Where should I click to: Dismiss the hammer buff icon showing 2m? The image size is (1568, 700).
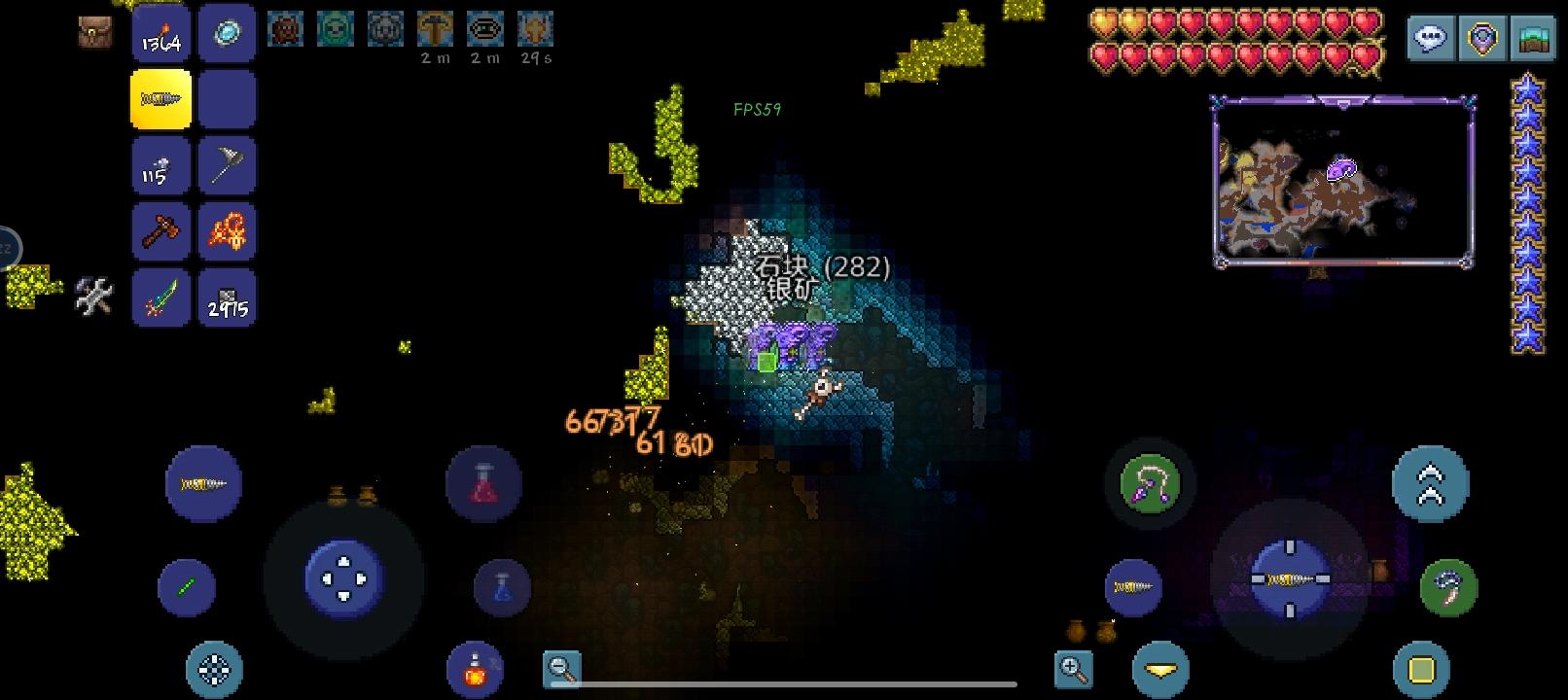pyautogui.click(x=436, y=29)
